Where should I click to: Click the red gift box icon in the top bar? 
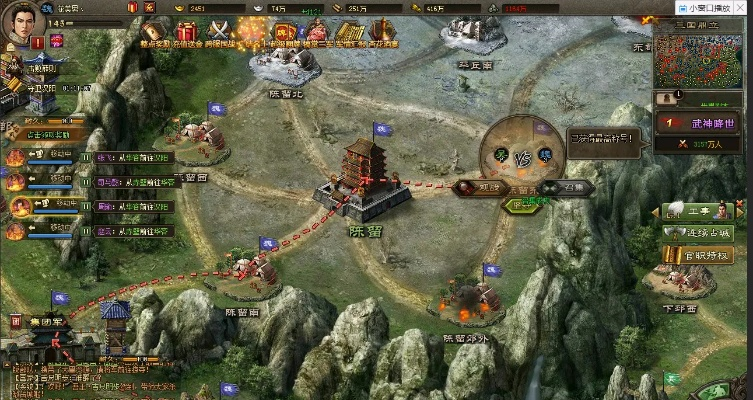pyautogui.click(x=134, y=8)
